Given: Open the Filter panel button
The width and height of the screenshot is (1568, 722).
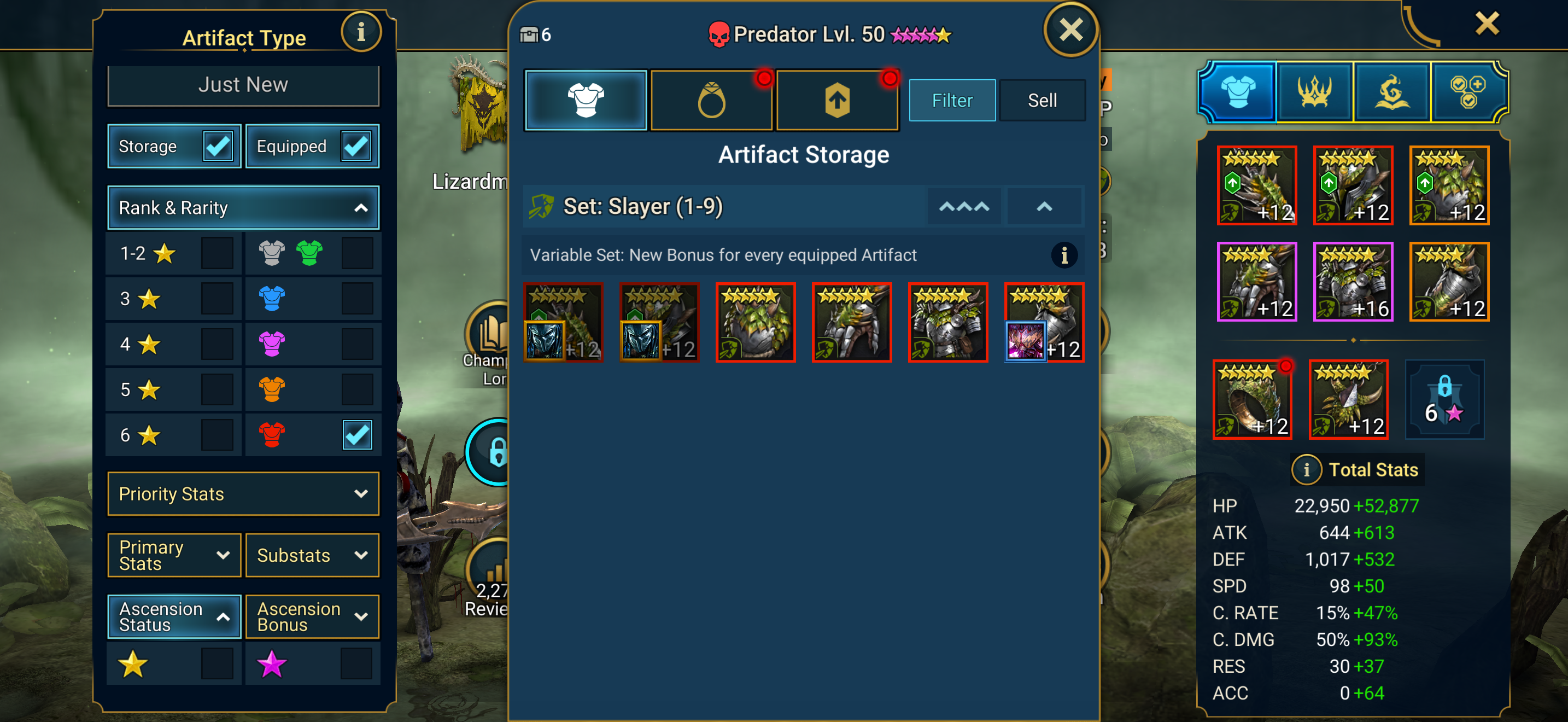Looking at the screenshot, I should 951,101.
